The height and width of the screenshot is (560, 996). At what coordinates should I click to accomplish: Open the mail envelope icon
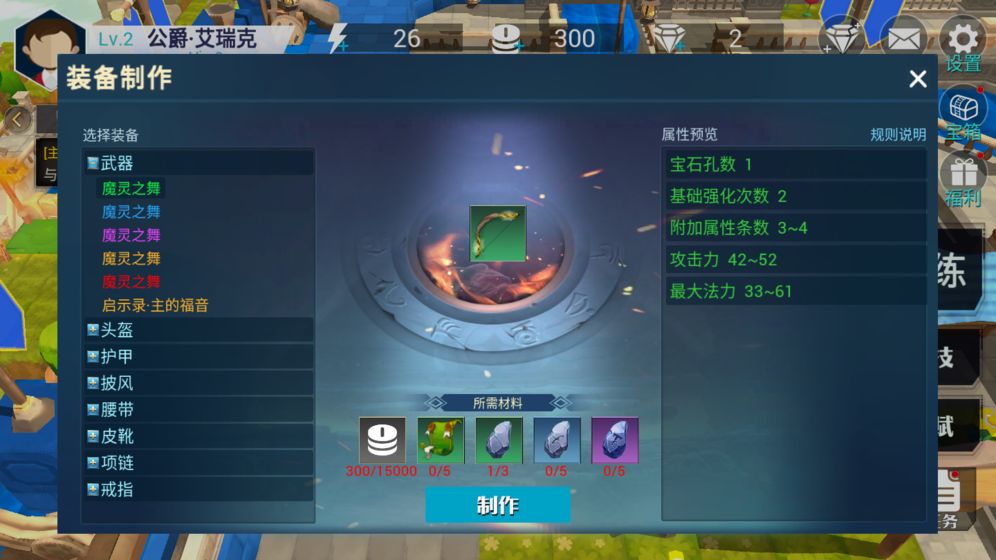(903, 40)
